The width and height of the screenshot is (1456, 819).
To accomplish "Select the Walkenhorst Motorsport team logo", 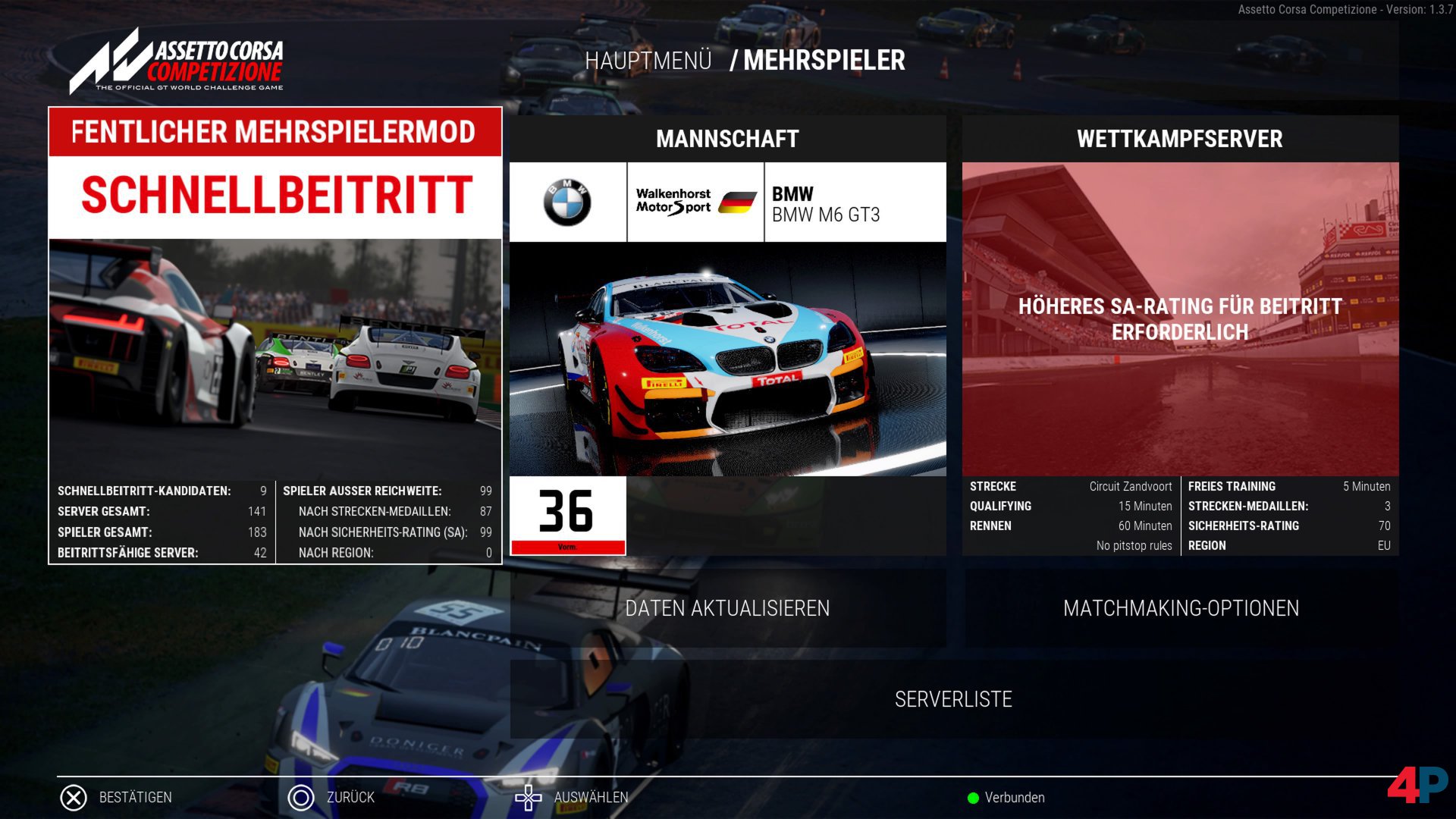I will tap(695, 202).
